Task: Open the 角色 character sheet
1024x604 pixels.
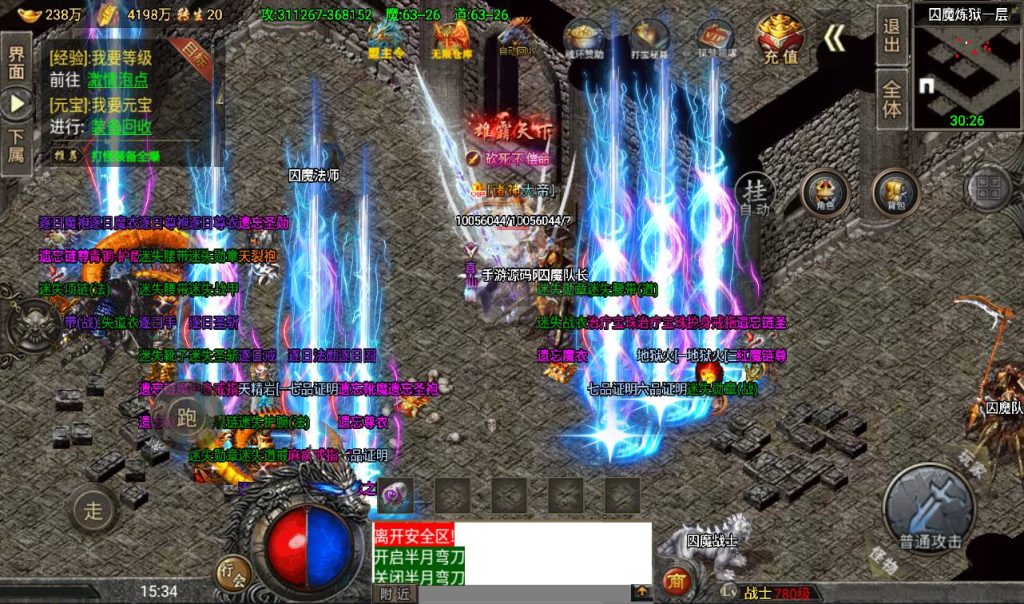Action: click(825, 192)
